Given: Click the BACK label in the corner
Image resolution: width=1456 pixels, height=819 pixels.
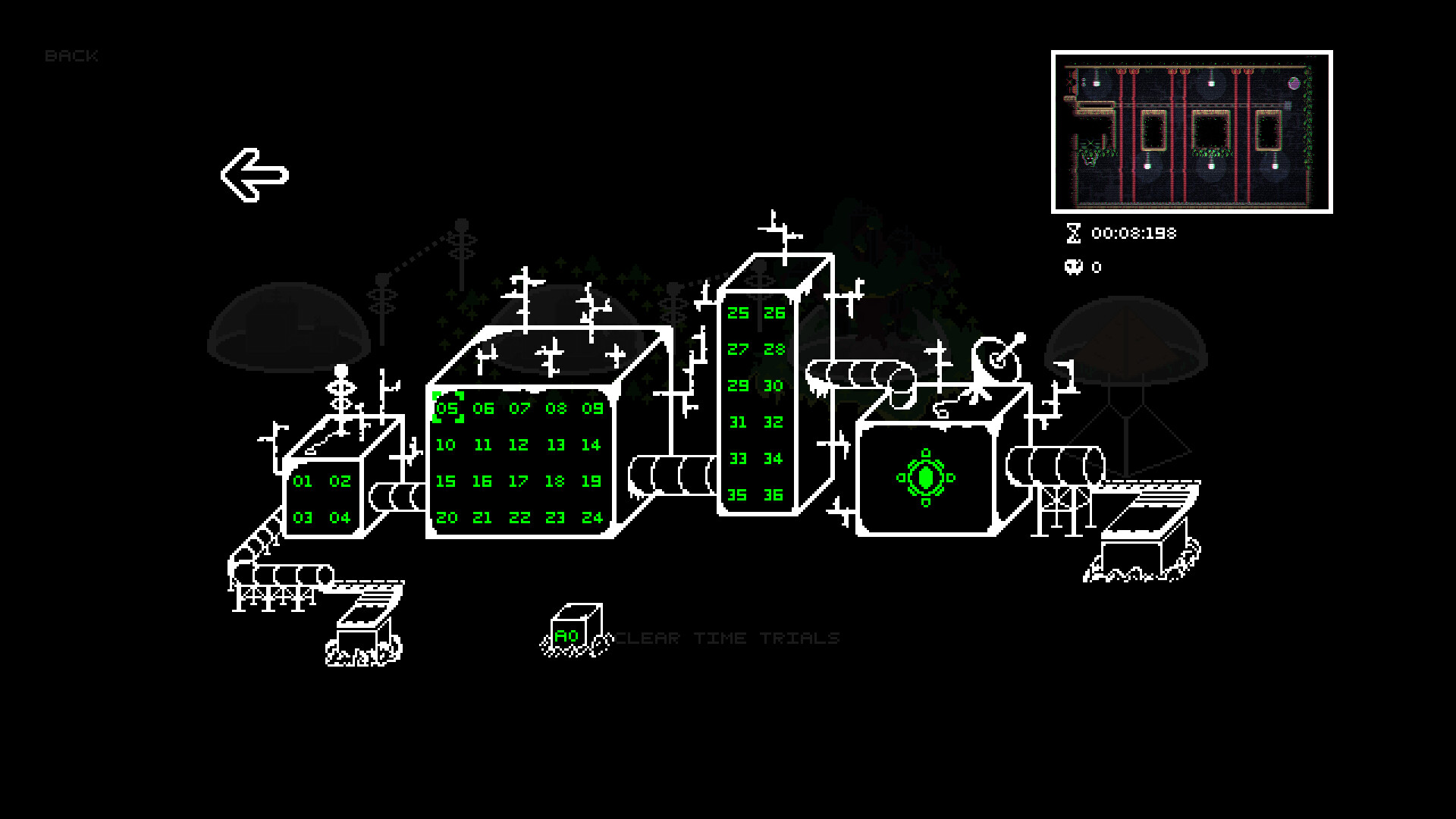Looking at the screenshot, I should [73, 55].
